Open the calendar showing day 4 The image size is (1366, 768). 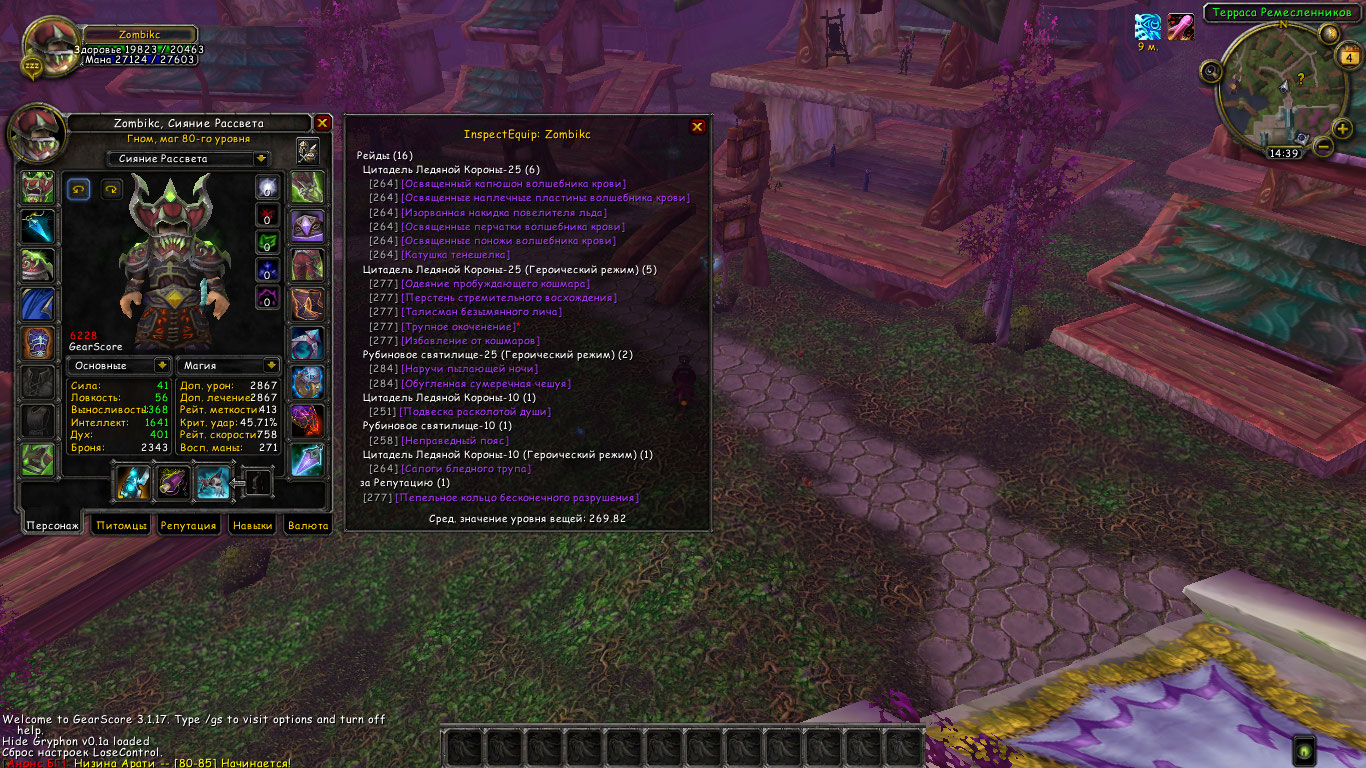[1348, 58]
